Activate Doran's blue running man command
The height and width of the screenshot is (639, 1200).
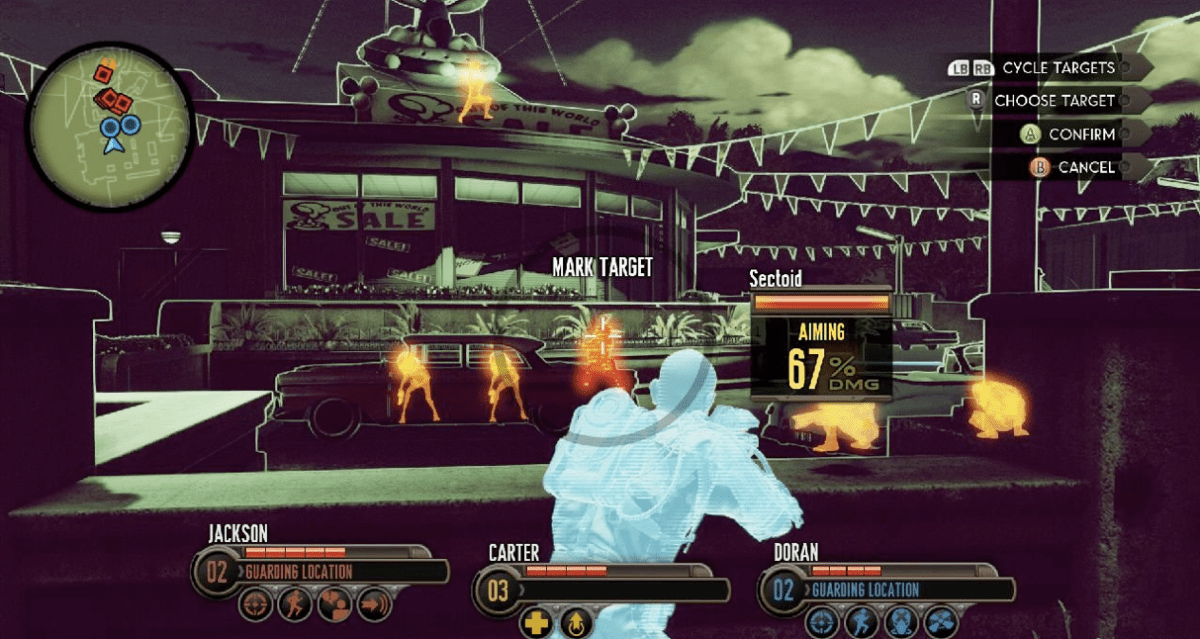(x=861, y=620)
